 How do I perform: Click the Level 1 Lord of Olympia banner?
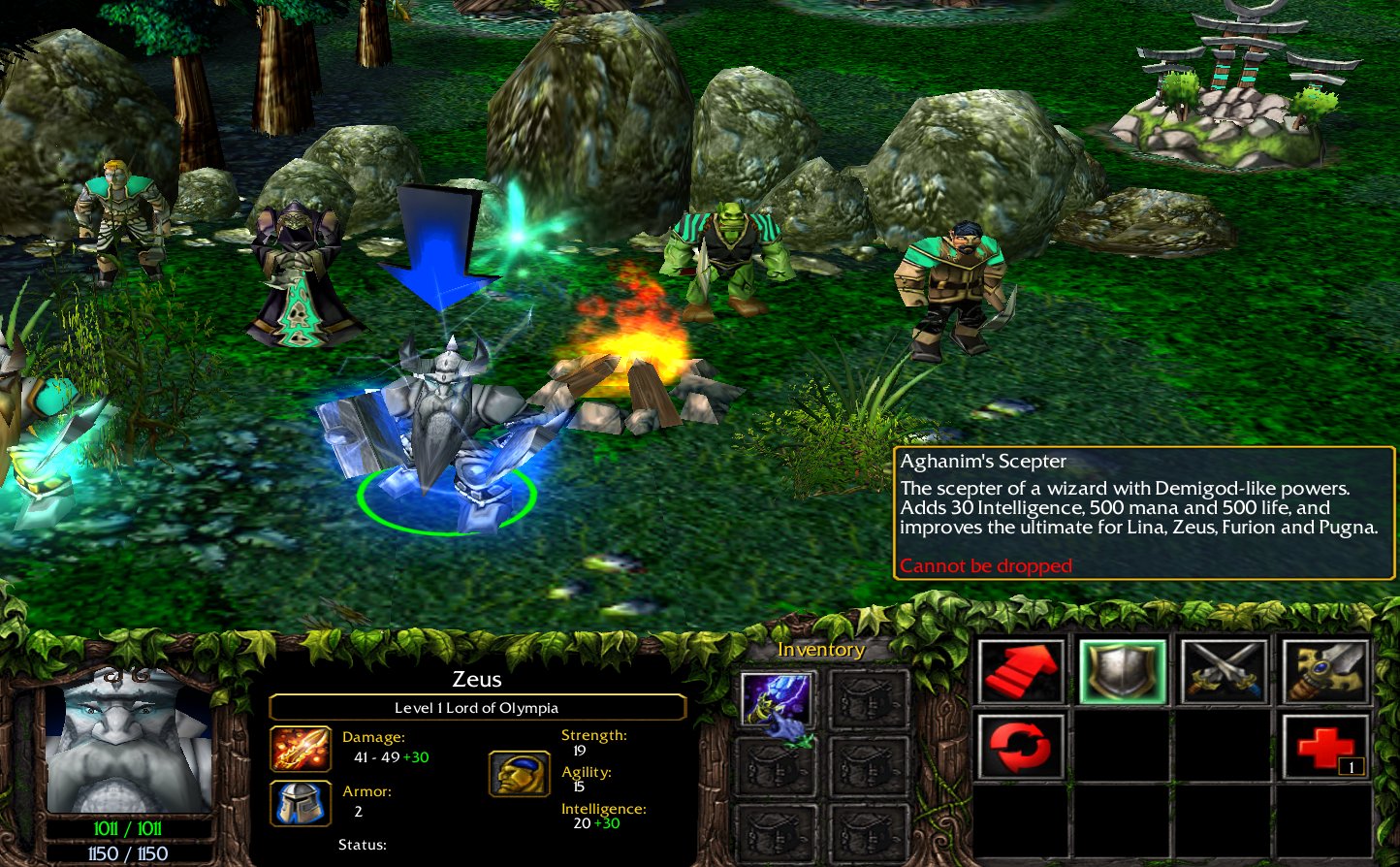pos(478,707)
